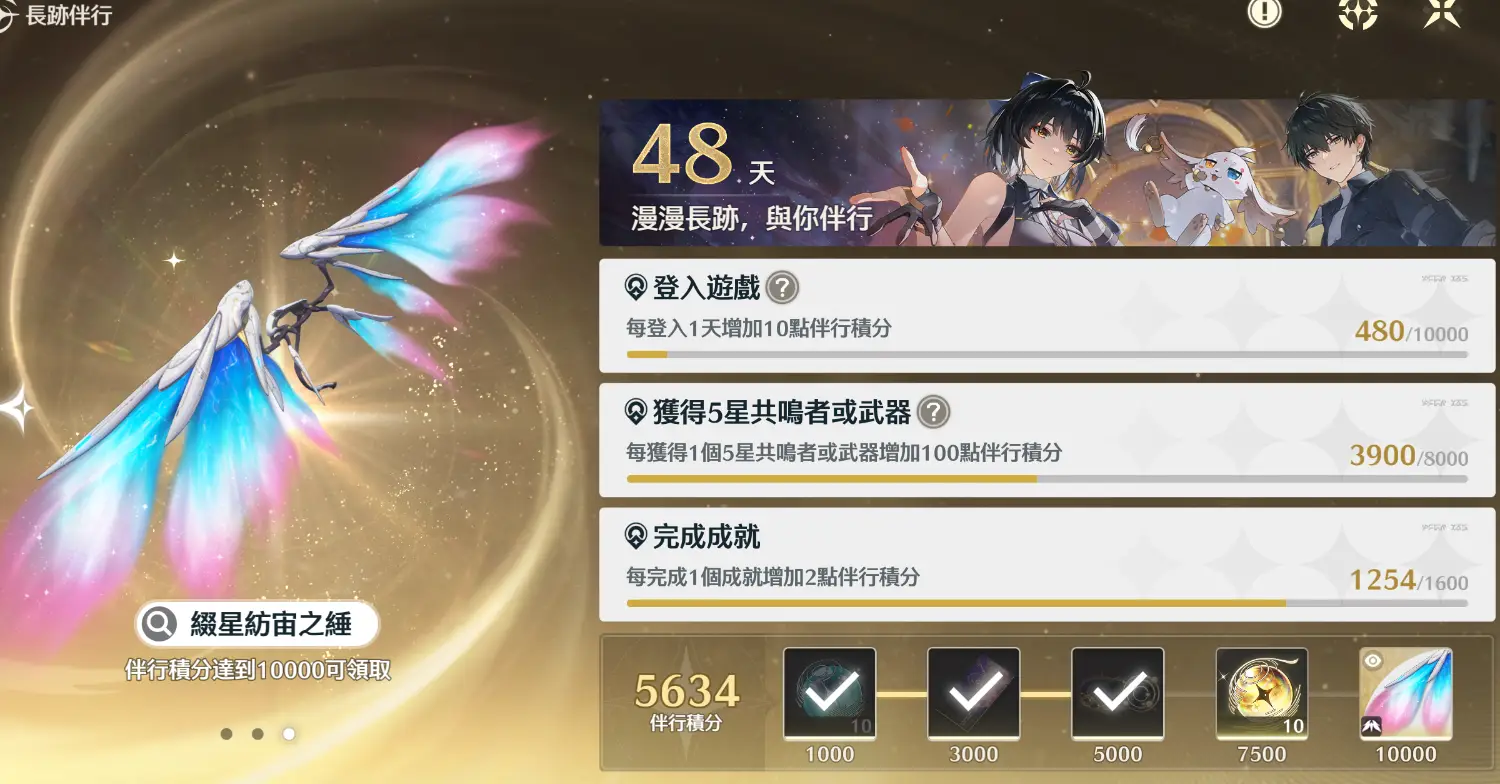Open the 10000-point wings reward preview

coord(1405,692)
